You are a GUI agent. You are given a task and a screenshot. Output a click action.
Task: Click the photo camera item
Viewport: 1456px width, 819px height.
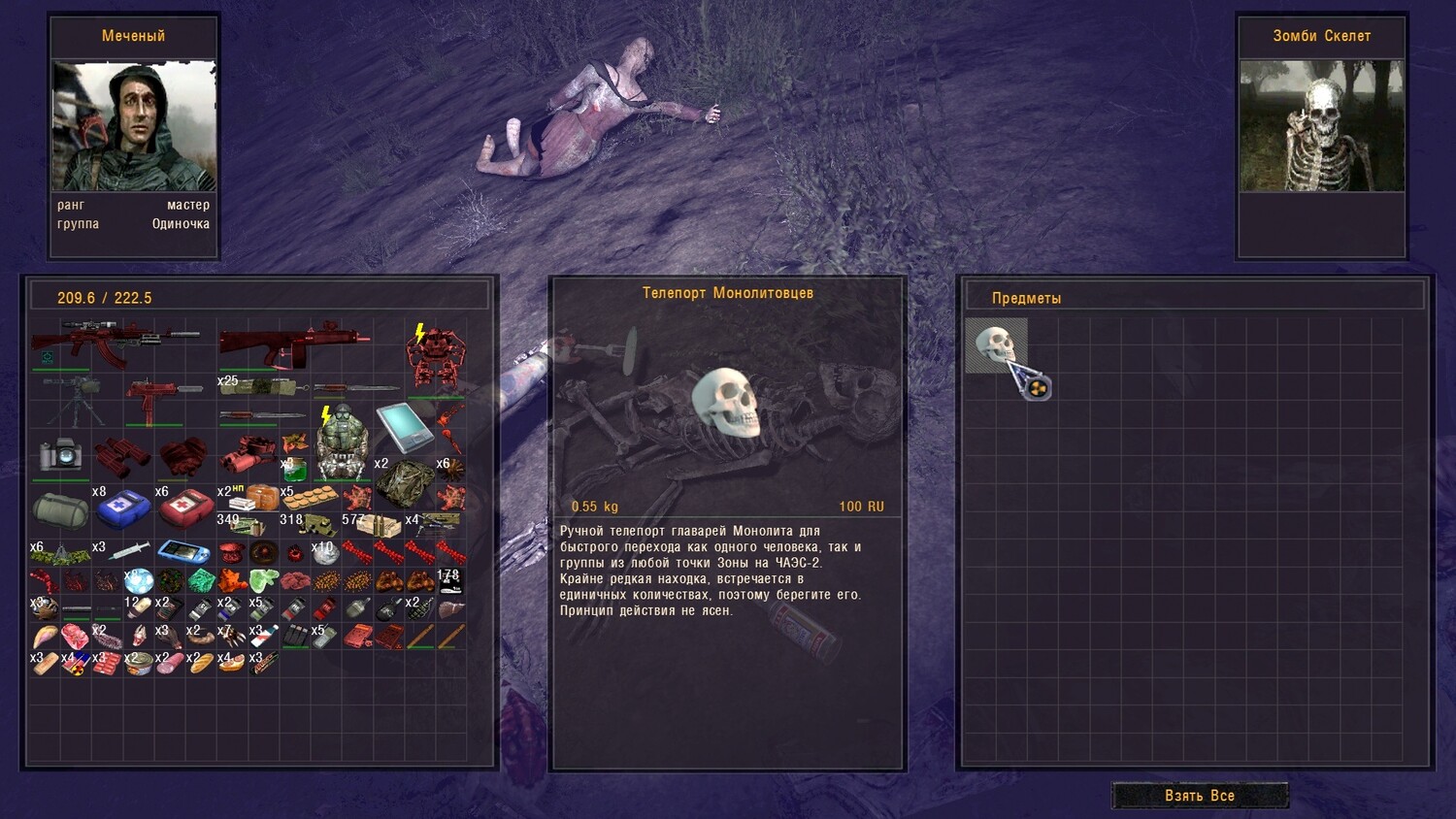click(x=60, y=454)
